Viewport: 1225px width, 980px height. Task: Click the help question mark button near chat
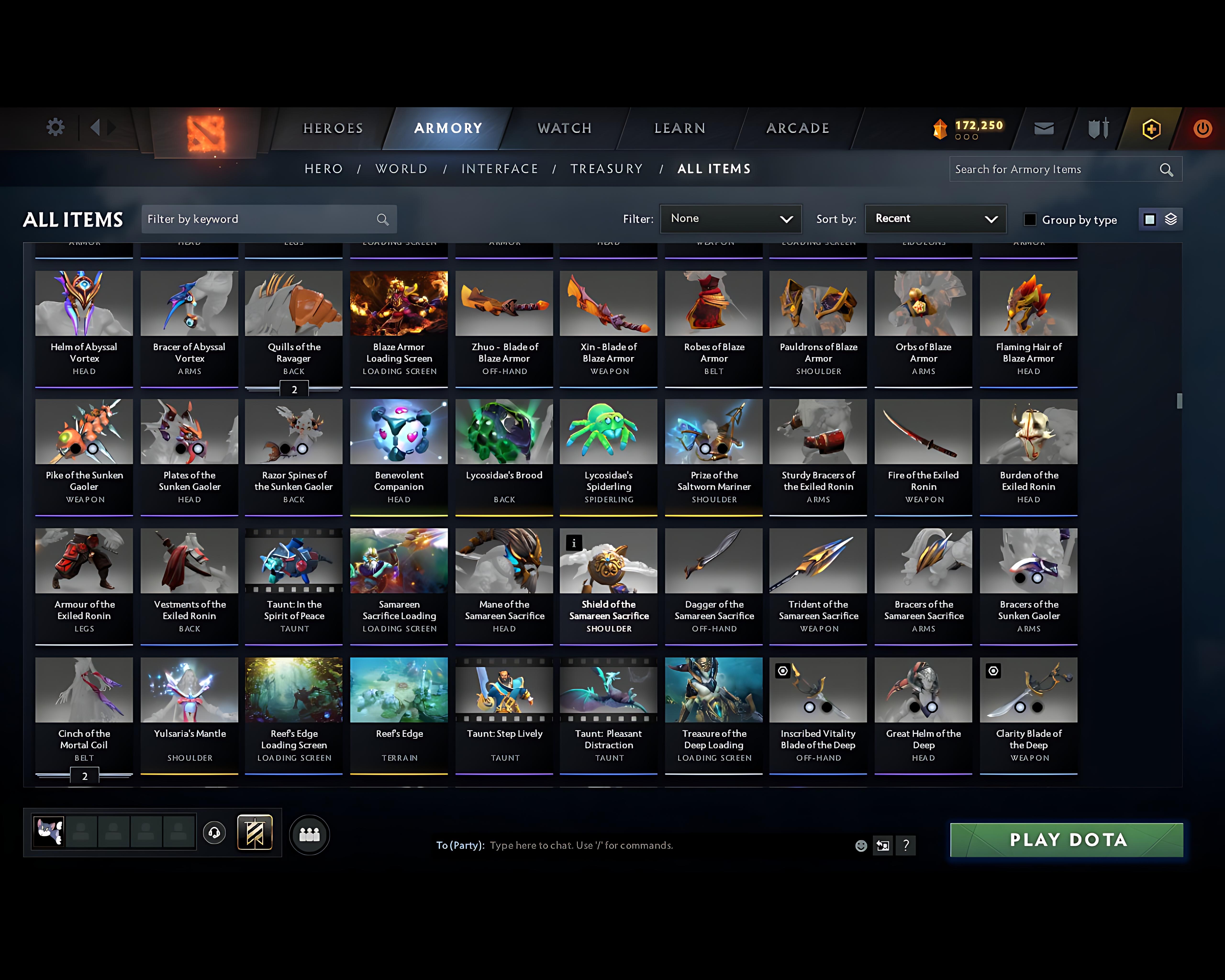[x=906, y=845]
